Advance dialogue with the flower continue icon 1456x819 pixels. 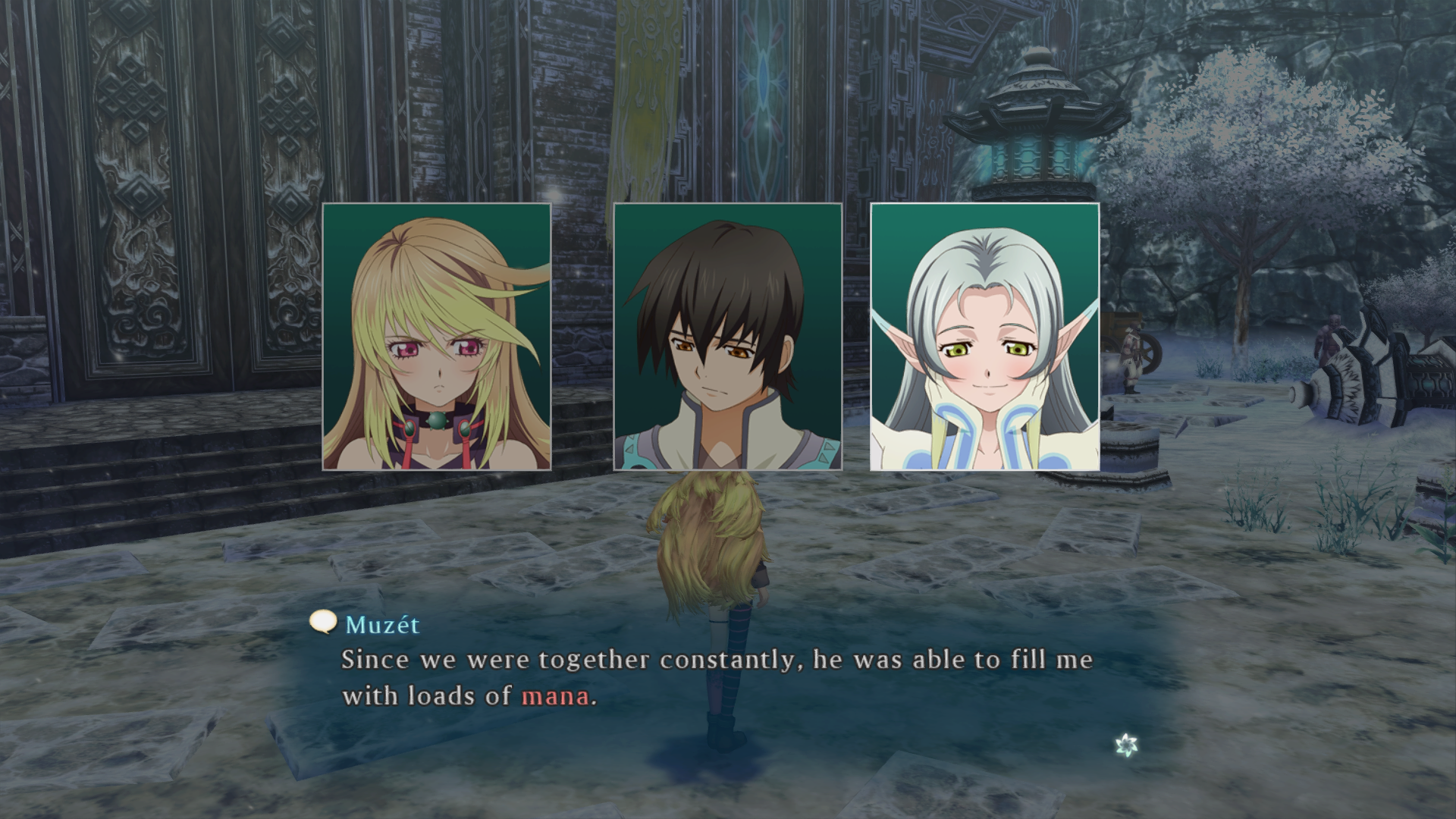point(1127,745)
